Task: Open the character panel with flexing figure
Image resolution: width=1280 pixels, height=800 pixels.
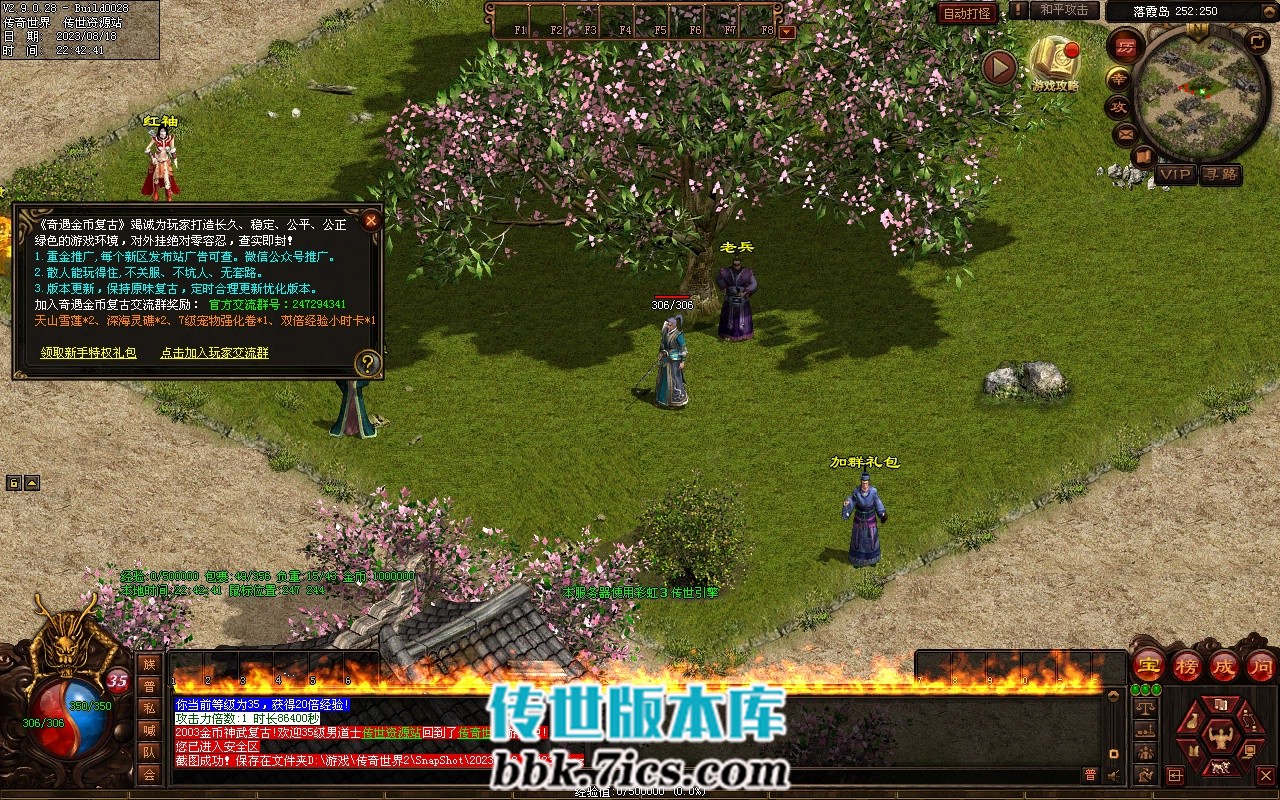Action: (1220, 737)
